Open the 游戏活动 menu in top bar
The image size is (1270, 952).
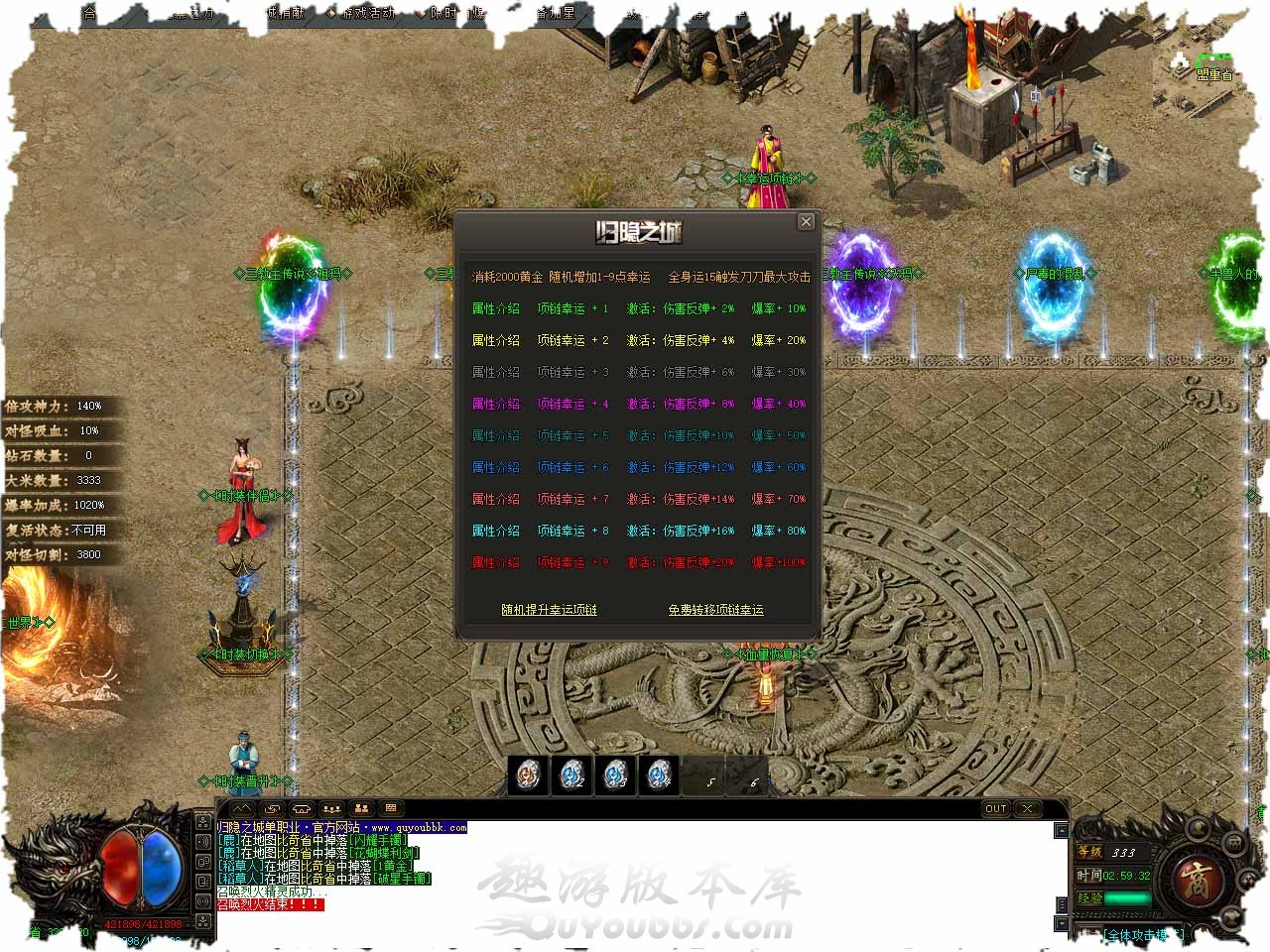[x=366, y=13]
